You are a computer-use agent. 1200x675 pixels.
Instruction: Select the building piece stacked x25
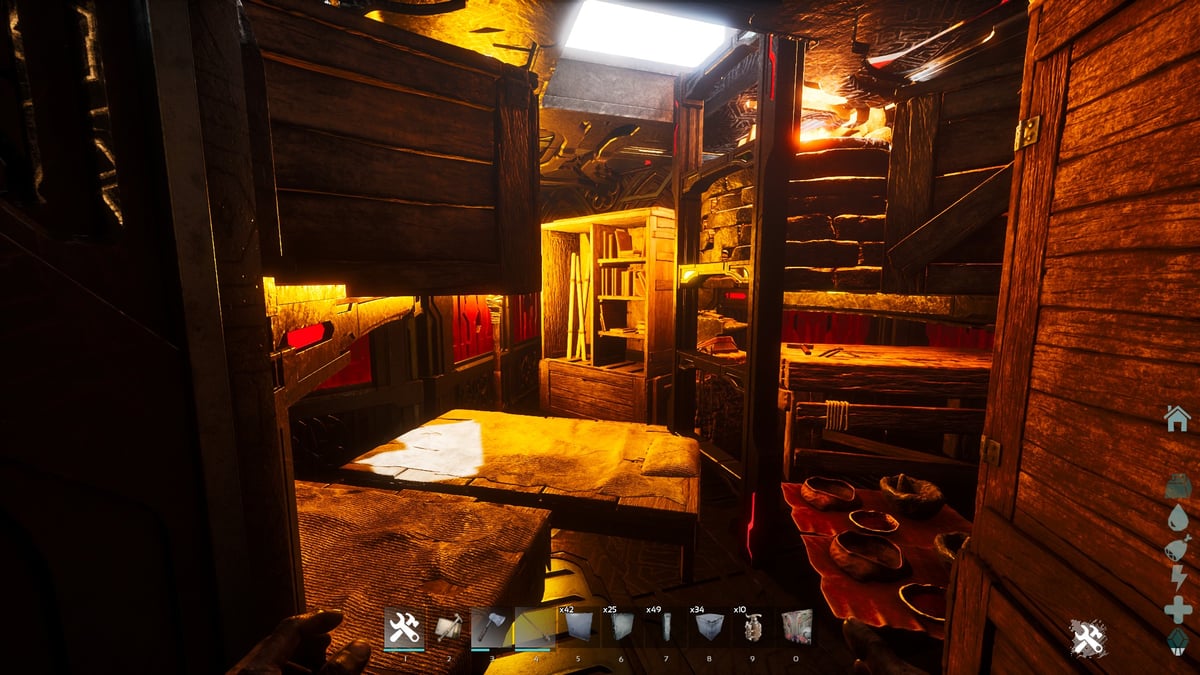tap(622, 627)
